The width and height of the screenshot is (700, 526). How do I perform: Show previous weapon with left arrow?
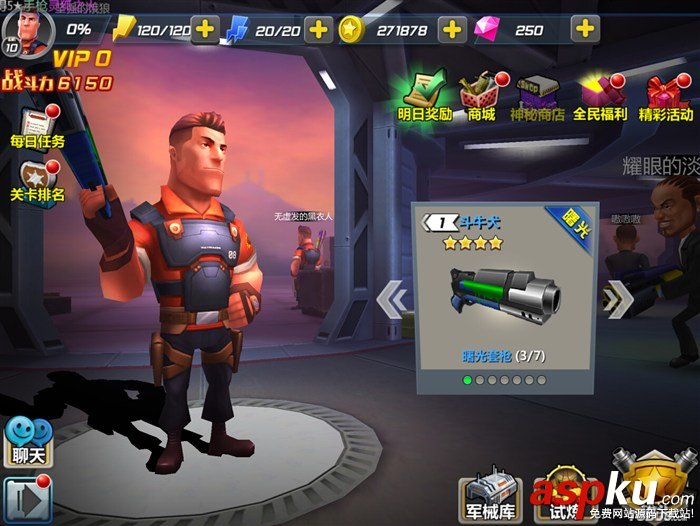pos(393,298)
